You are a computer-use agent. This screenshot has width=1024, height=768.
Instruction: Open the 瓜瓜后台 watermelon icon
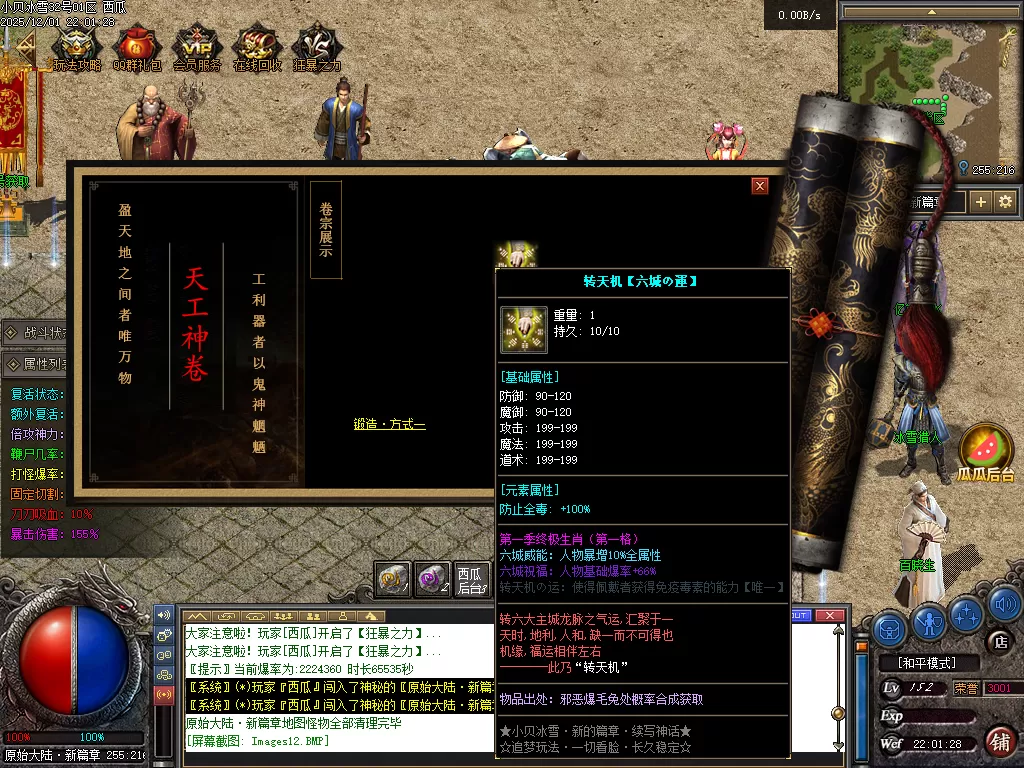tap(986, 452)
